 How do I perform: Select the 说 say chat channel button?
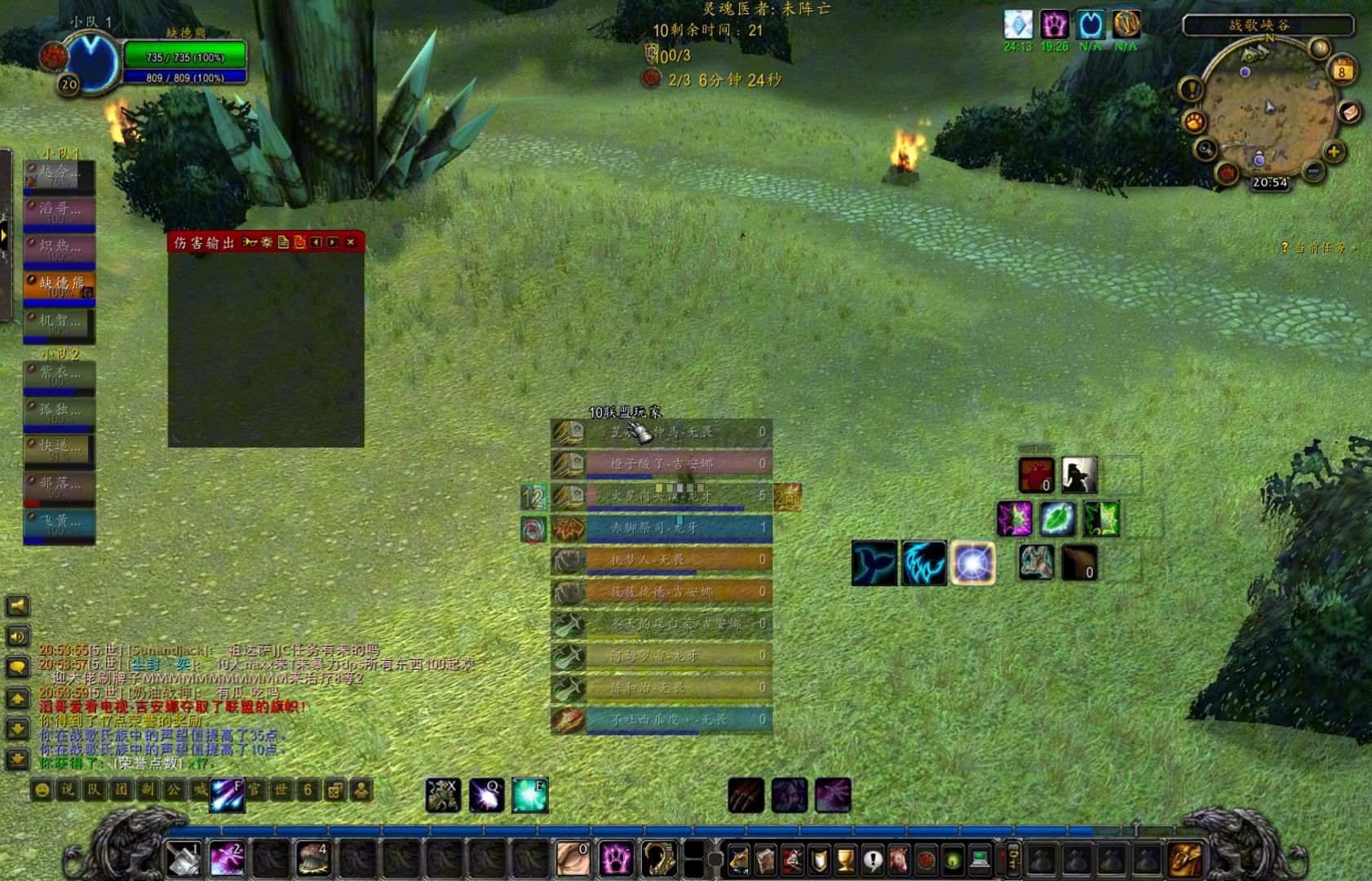coord(68,790)
